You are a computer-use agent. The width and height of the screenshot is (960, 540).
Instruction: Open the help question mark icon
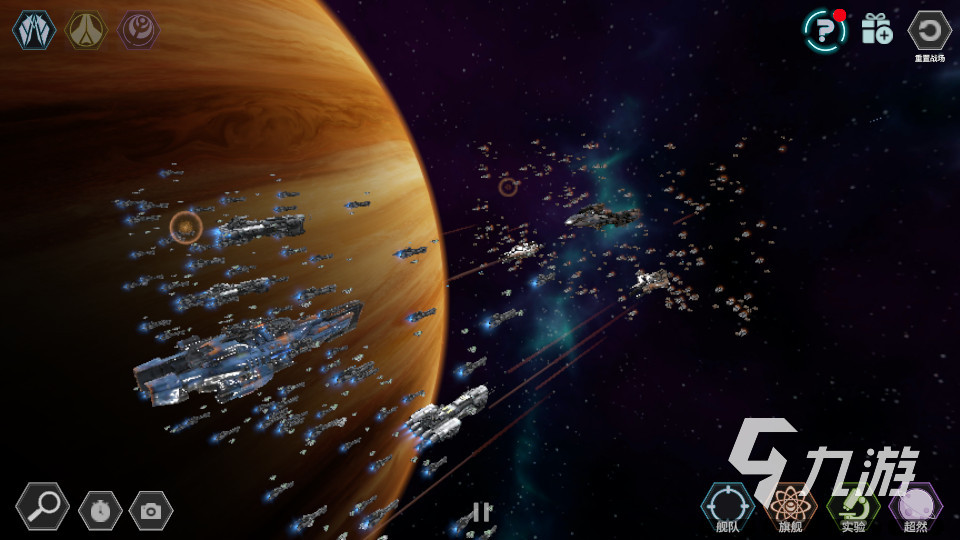click(825, 30)
